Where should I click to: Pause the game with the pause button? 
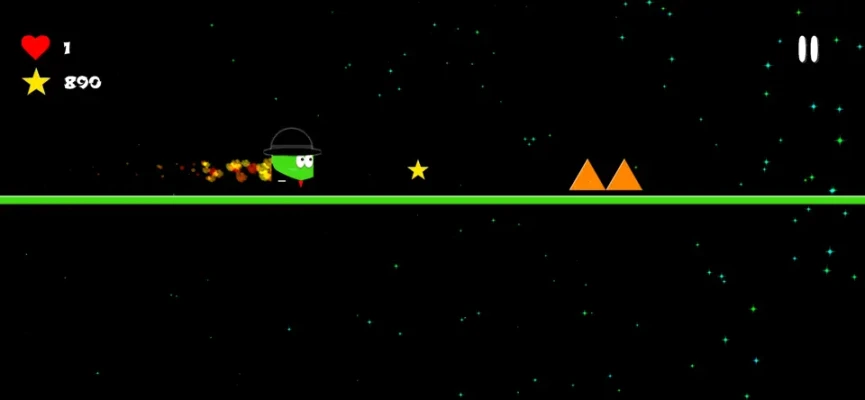pos(807,49)
